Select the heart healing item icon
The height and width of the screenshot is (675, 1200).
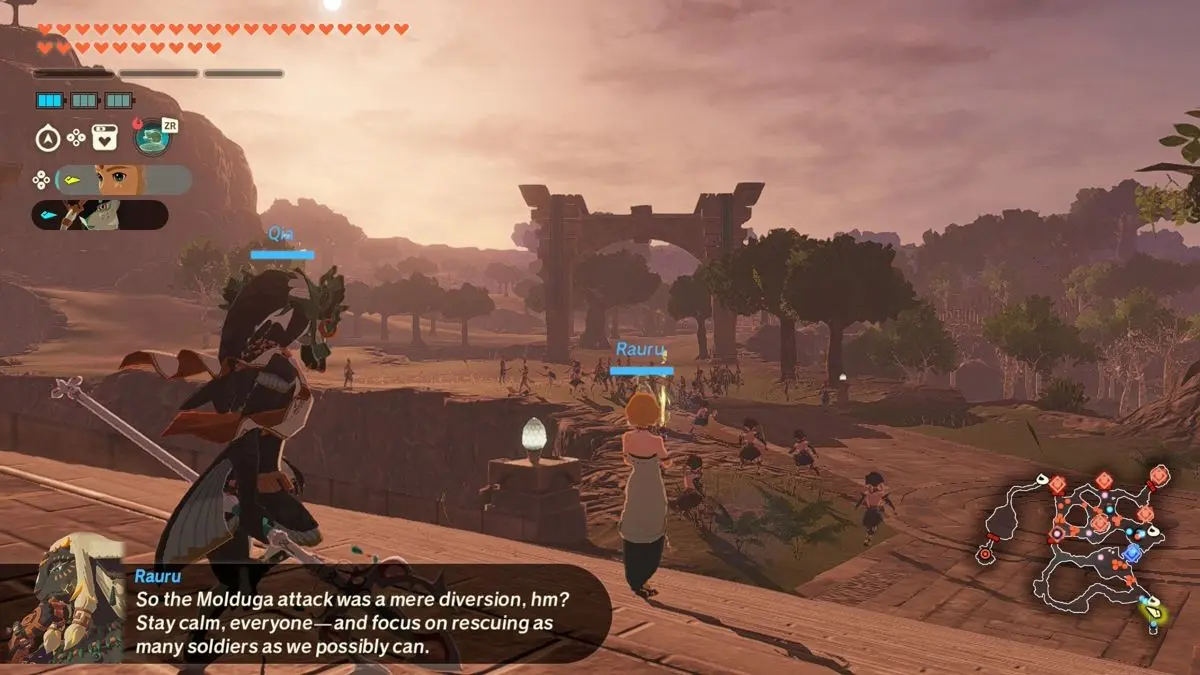click(x=105, y=137)
